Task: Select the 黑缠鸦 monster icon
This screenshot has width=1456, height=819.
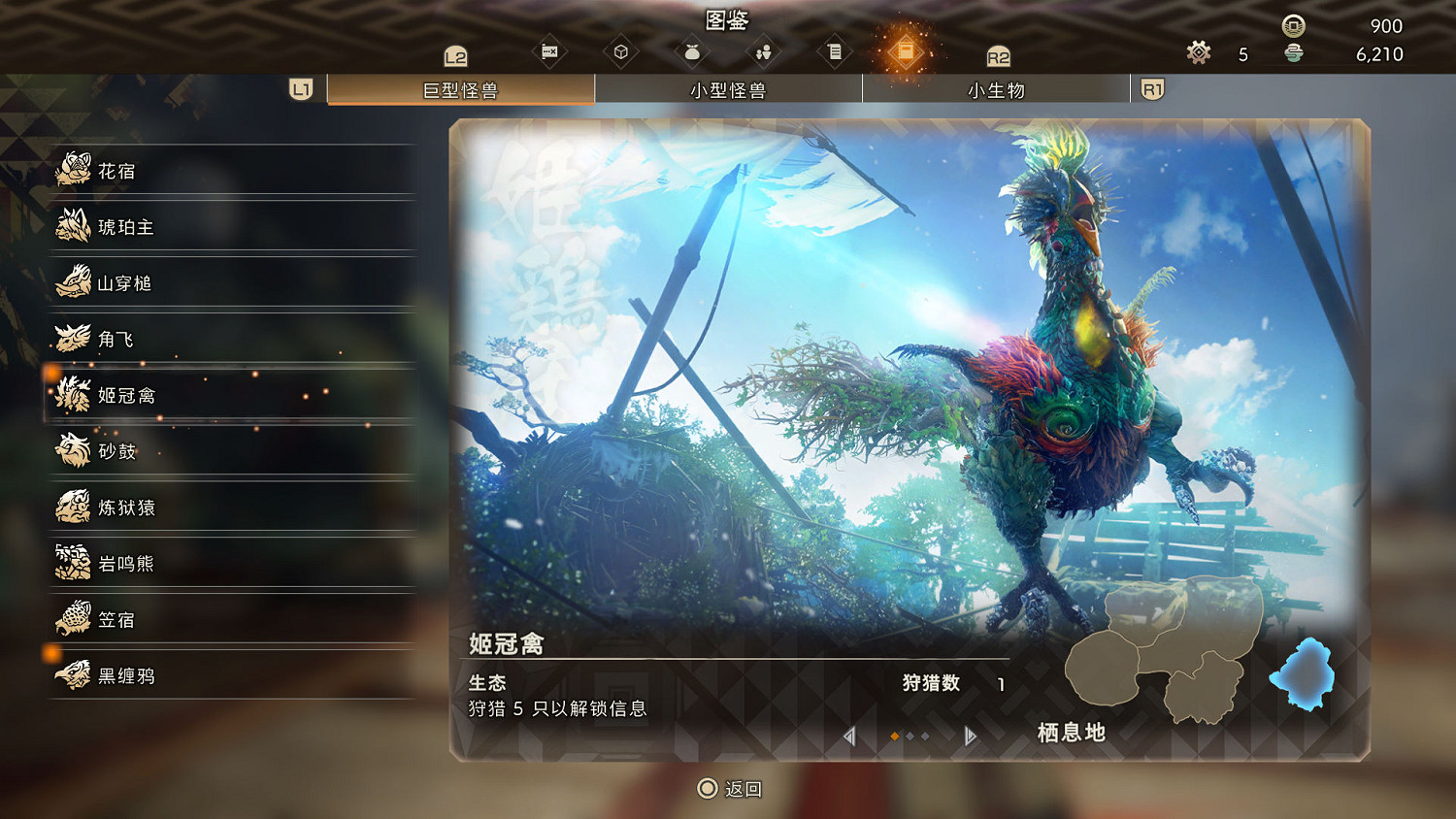Action: tap(72, 674)
